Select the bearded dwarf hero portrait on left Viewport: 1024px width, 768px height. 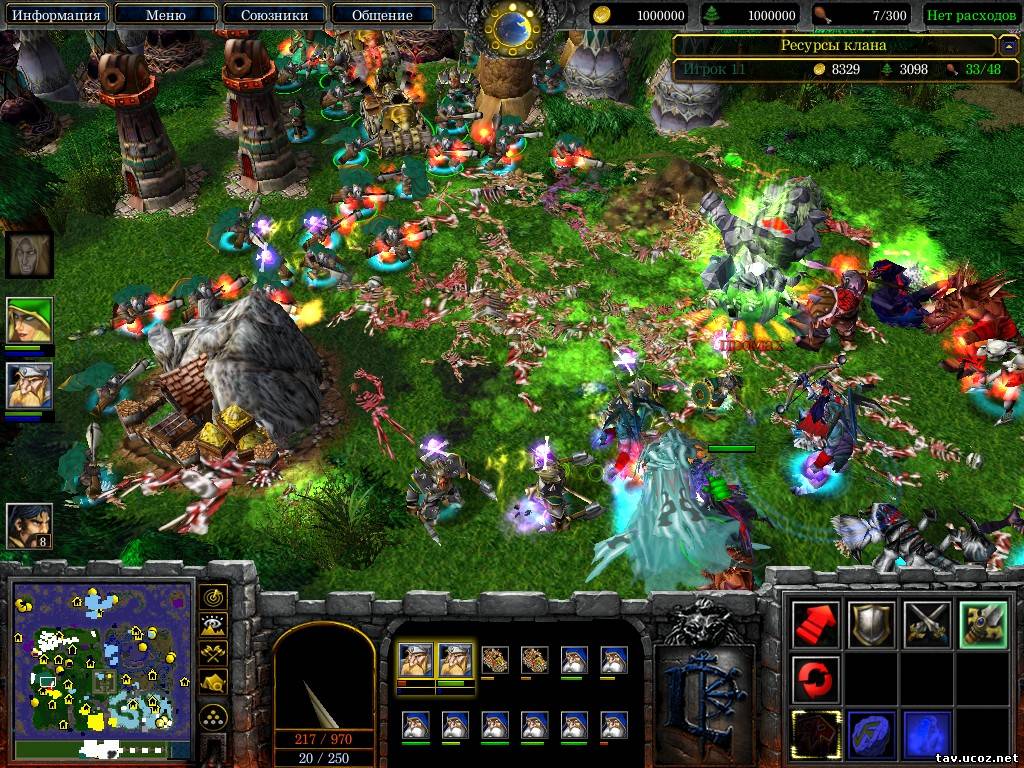tap(29, 385)
